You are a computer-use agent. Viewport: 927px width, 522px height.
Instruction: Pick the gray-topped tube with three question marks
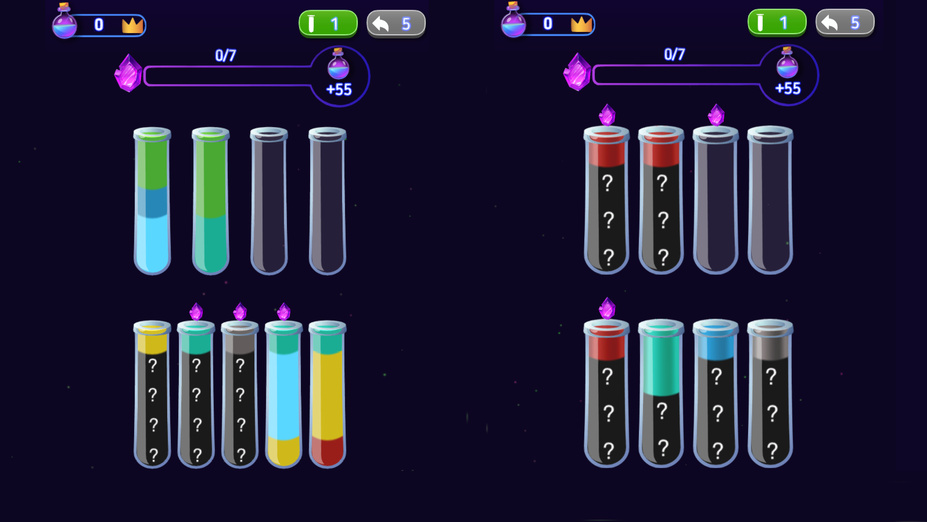(770, 393)
